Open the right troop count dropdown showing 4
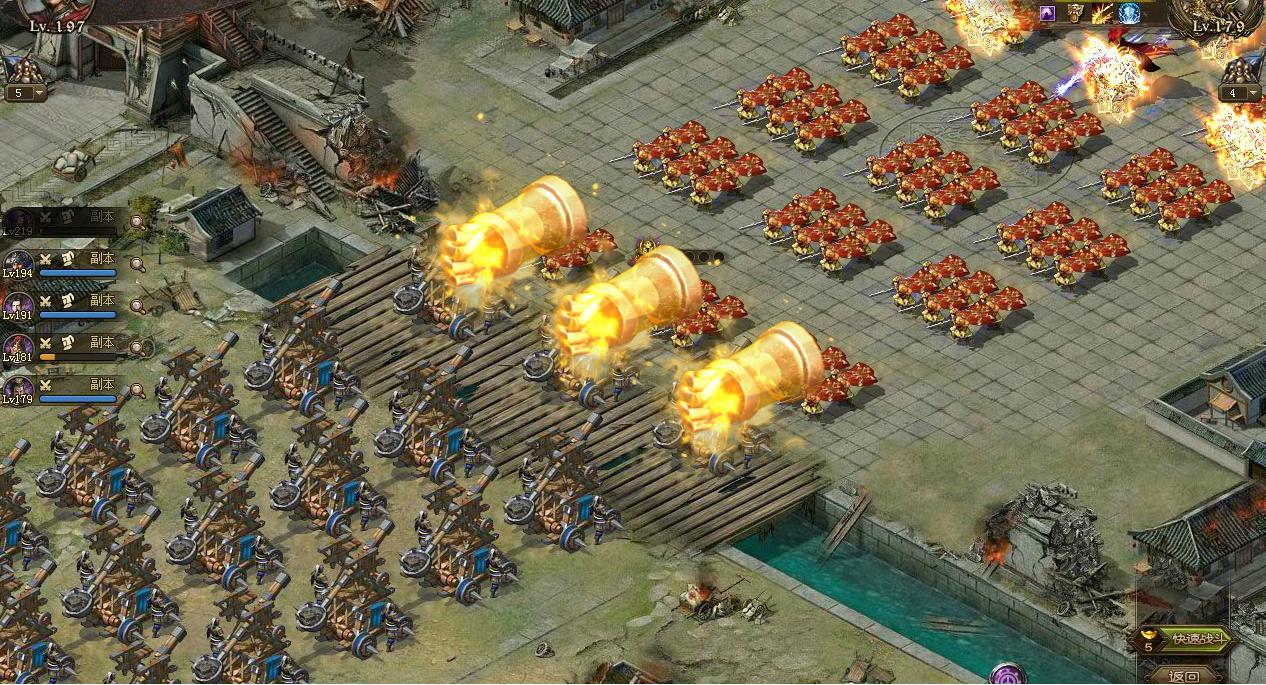This screenshot has width=1266, height=685. (1240, 93)
